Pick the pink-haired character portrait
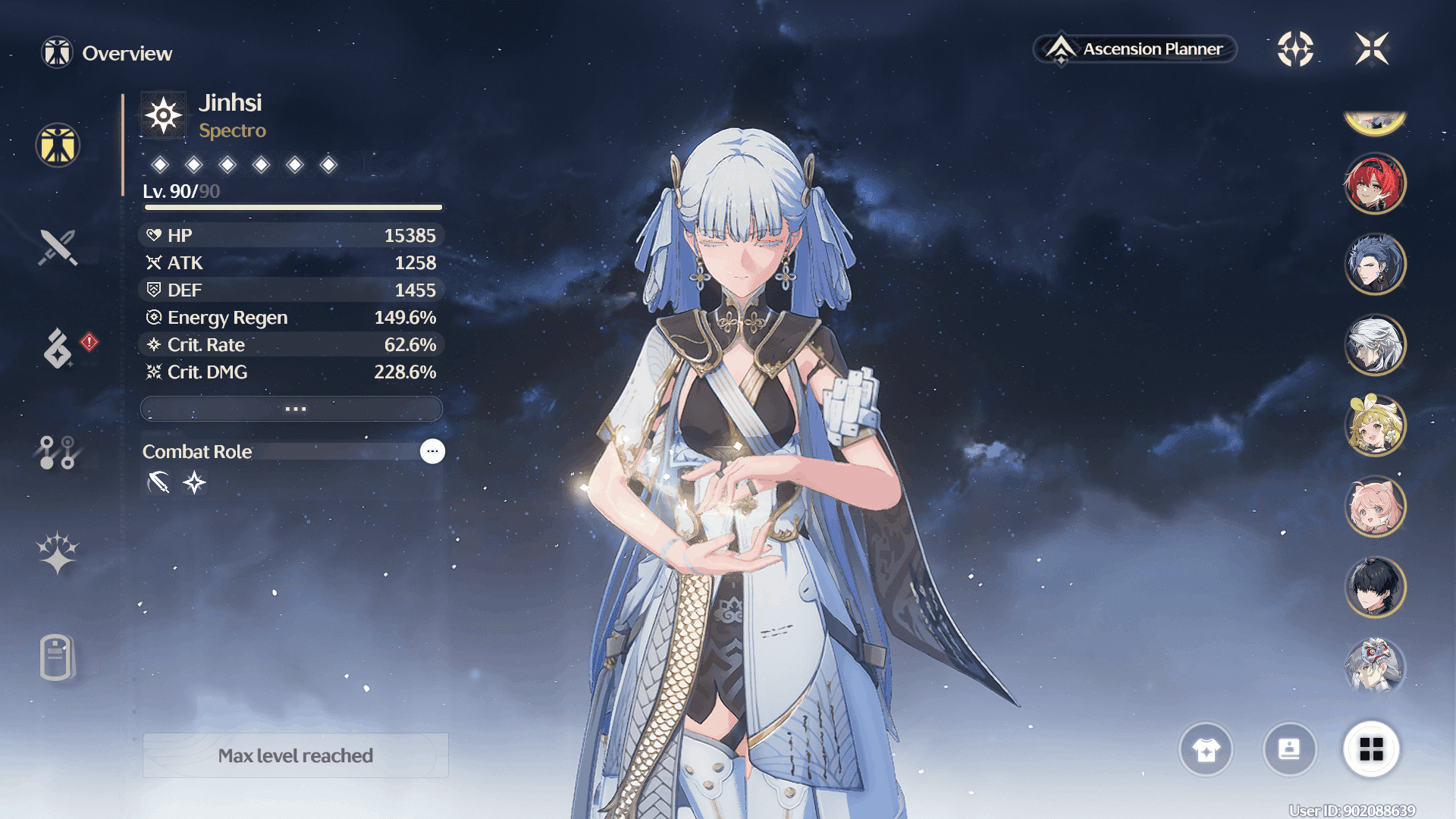 click(1375, 507)
